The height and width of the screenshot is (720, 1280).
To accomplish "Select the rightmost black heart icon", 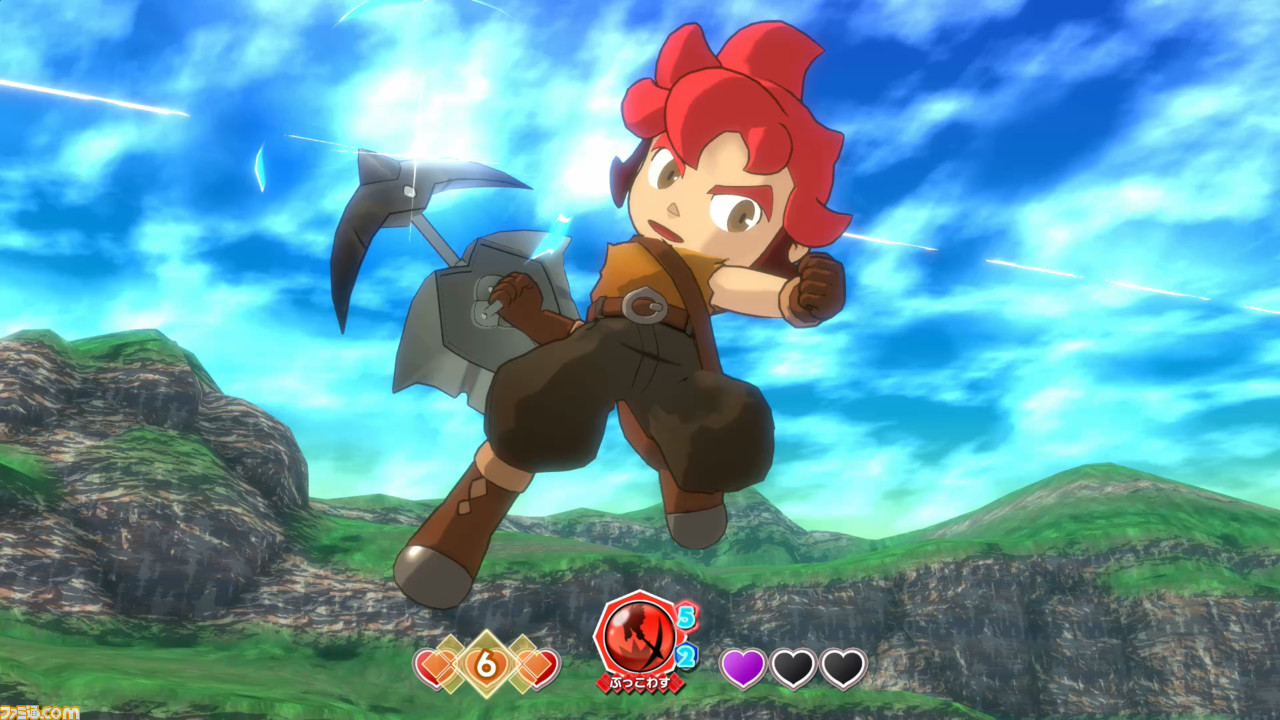I will pyautogui.click(x=843, y=666).
